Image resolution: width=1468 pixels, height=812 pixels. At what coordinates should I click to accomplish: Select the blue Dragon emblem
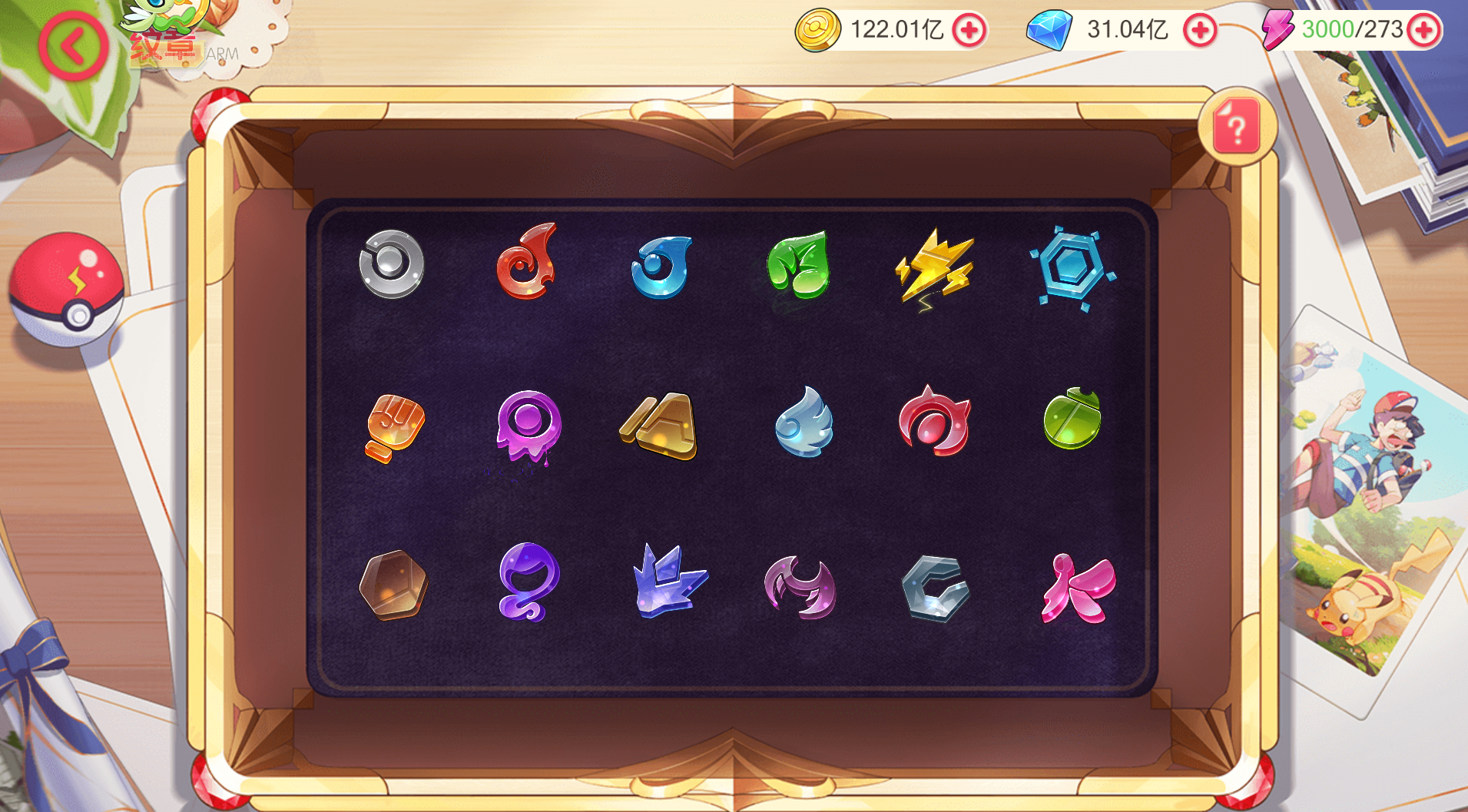point(667,582)
